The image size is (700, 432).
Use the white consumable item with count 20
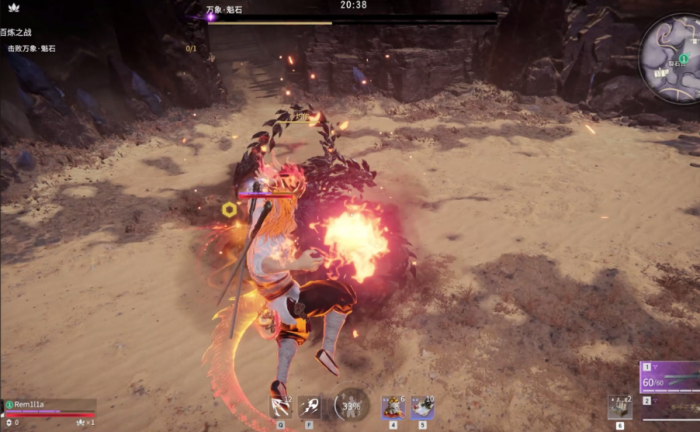[x=422, y=406]
